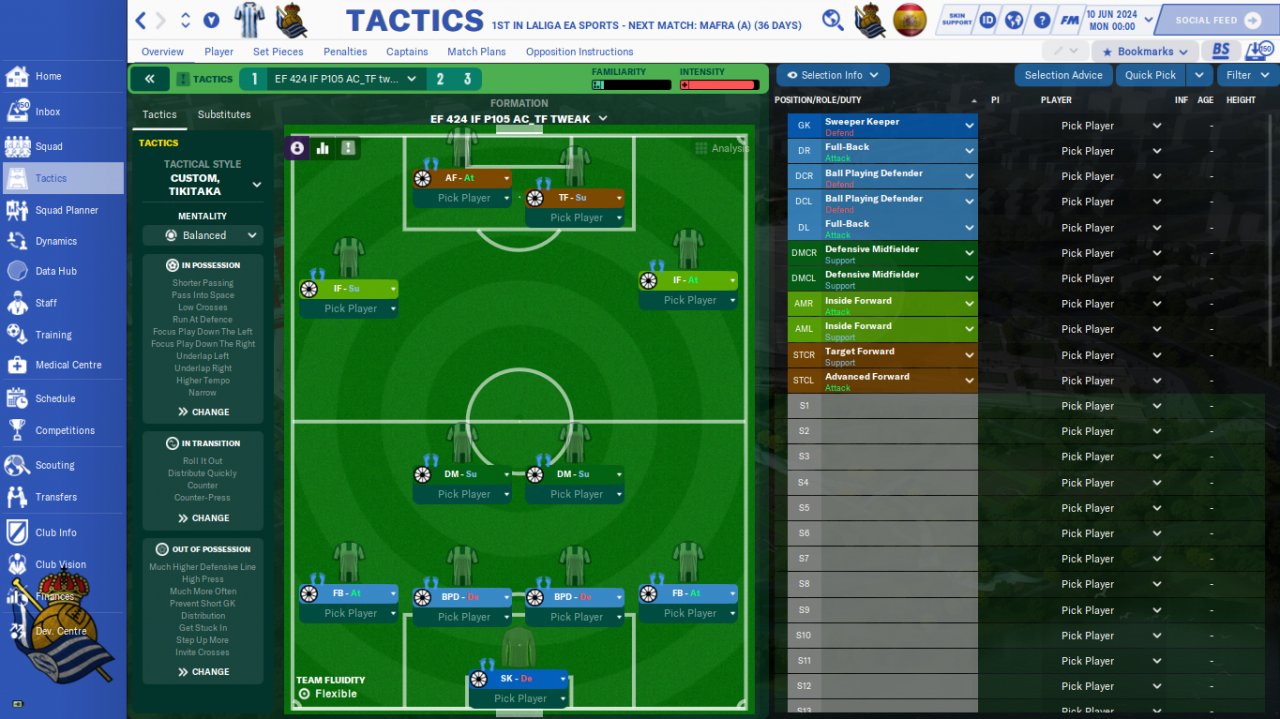The width and height of the screenshot is (1280, 719).
Task: Open the Scouting section
Action: tap(54, 465)
